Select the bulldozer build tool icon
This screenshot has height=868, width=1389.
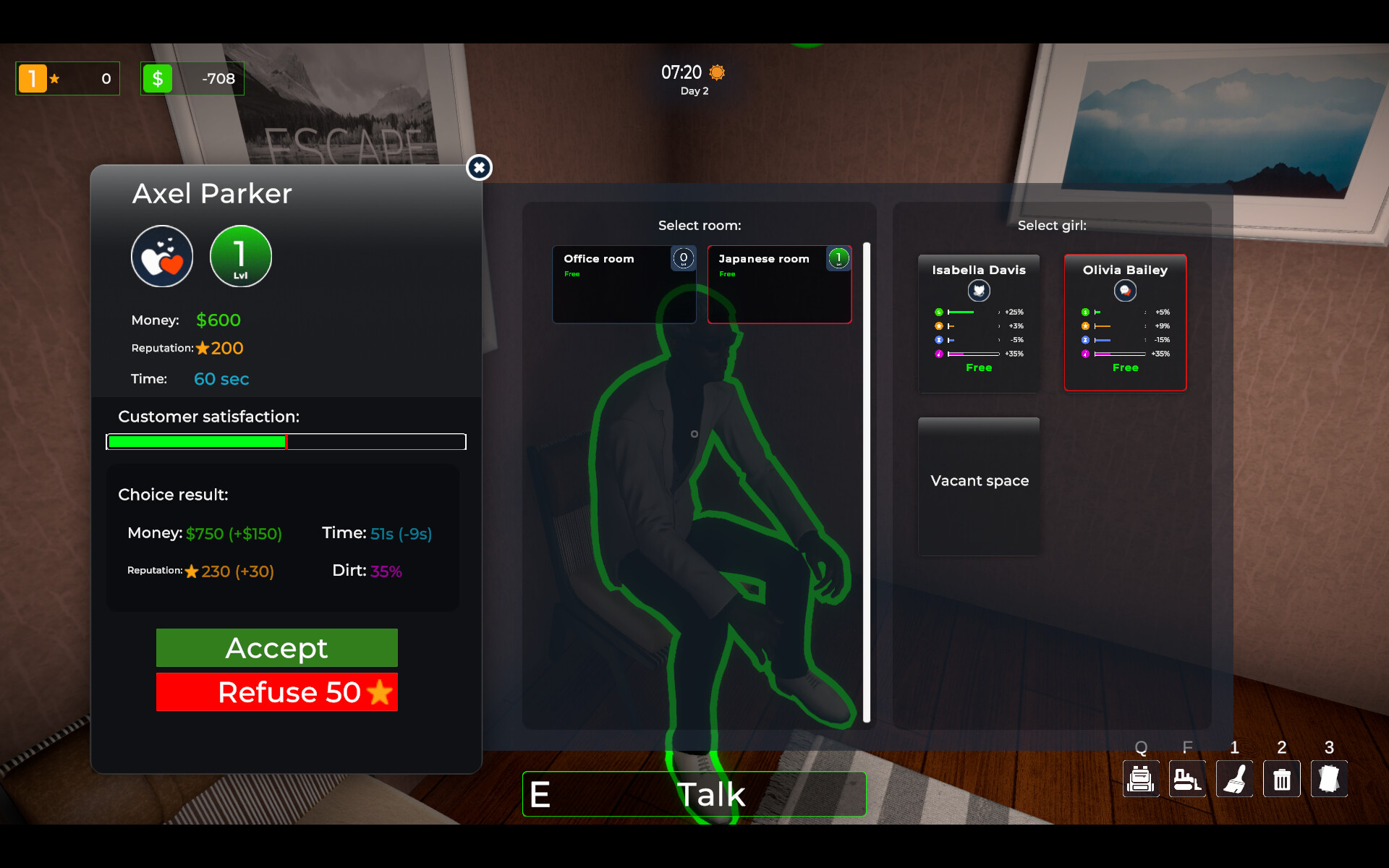pos(1187,779)
